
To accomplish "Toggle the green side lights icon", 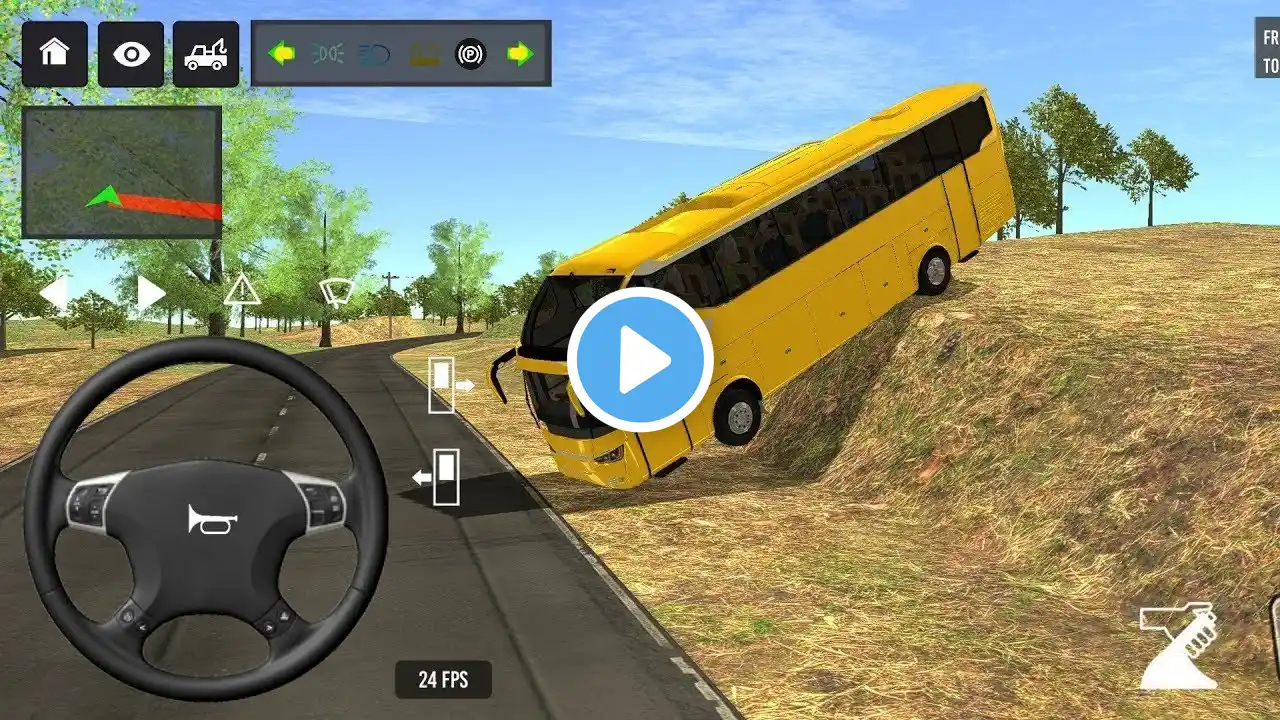I will point(327,54).
